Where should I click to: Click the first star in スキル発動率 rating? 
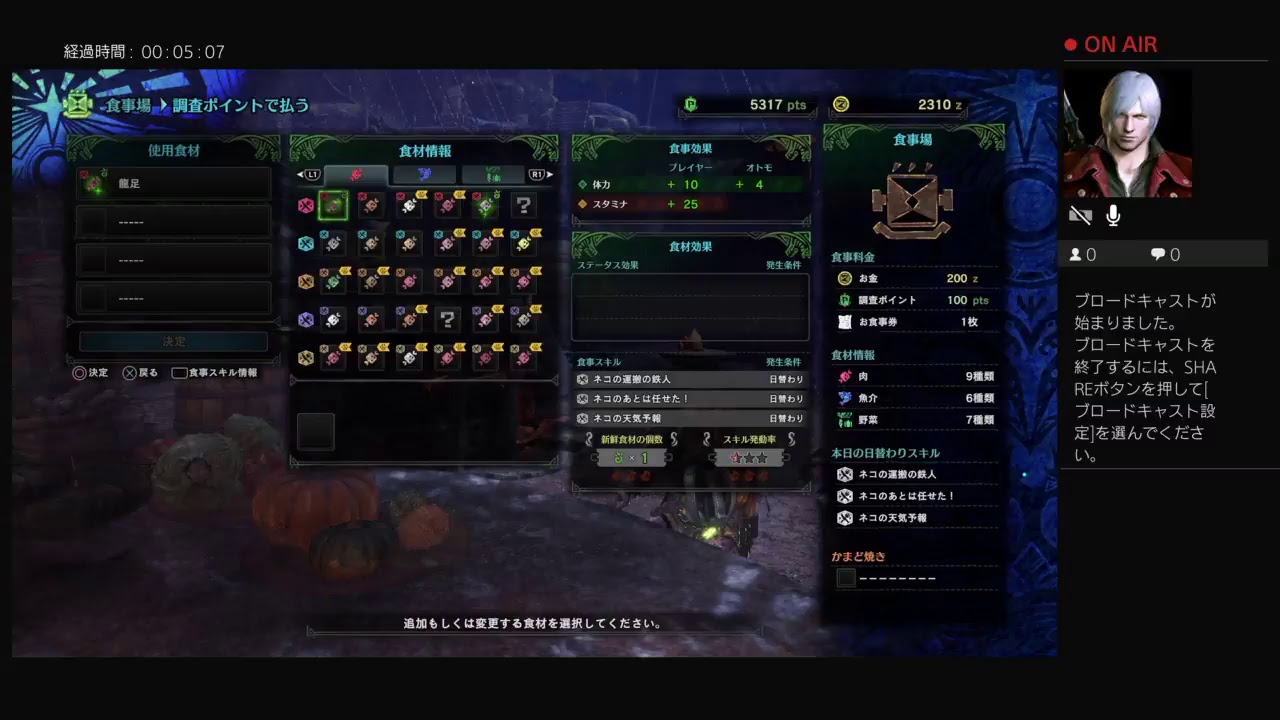[737, 457]
